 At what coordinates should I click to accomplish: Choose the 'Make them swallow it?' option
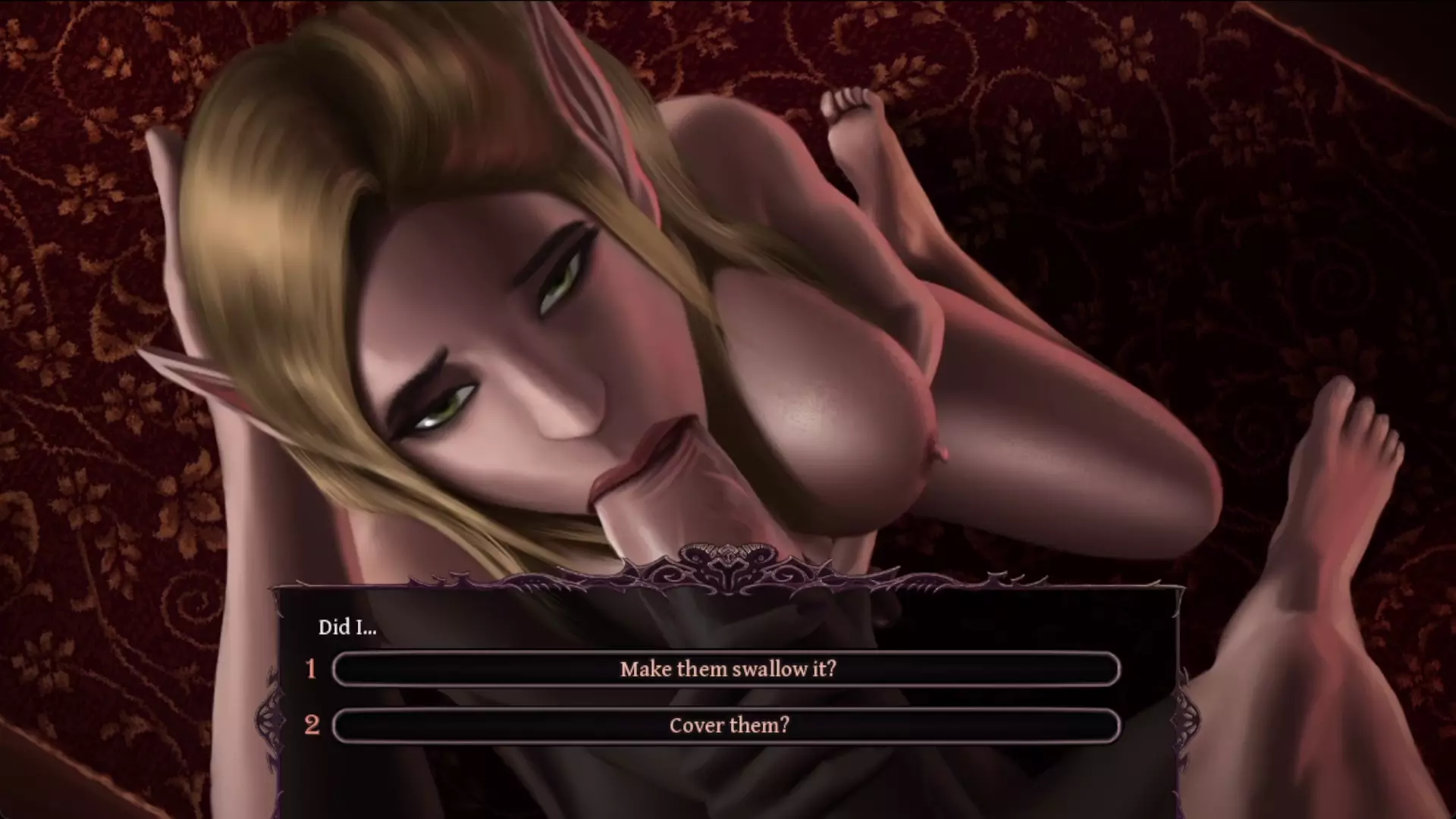click(726, 669)
